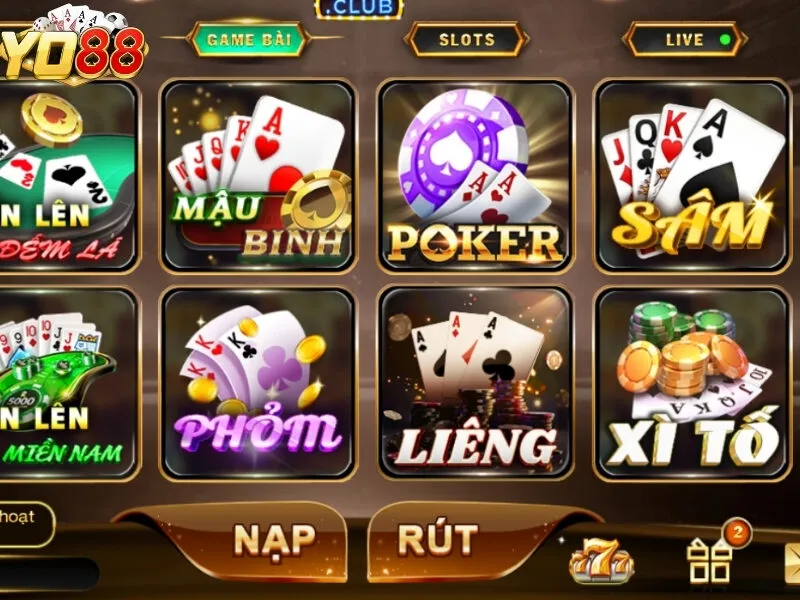This screenshot has width=800, height=600.
Task: Open the Slots category tab
Action: pyautogui.click(x=466, y=40)
